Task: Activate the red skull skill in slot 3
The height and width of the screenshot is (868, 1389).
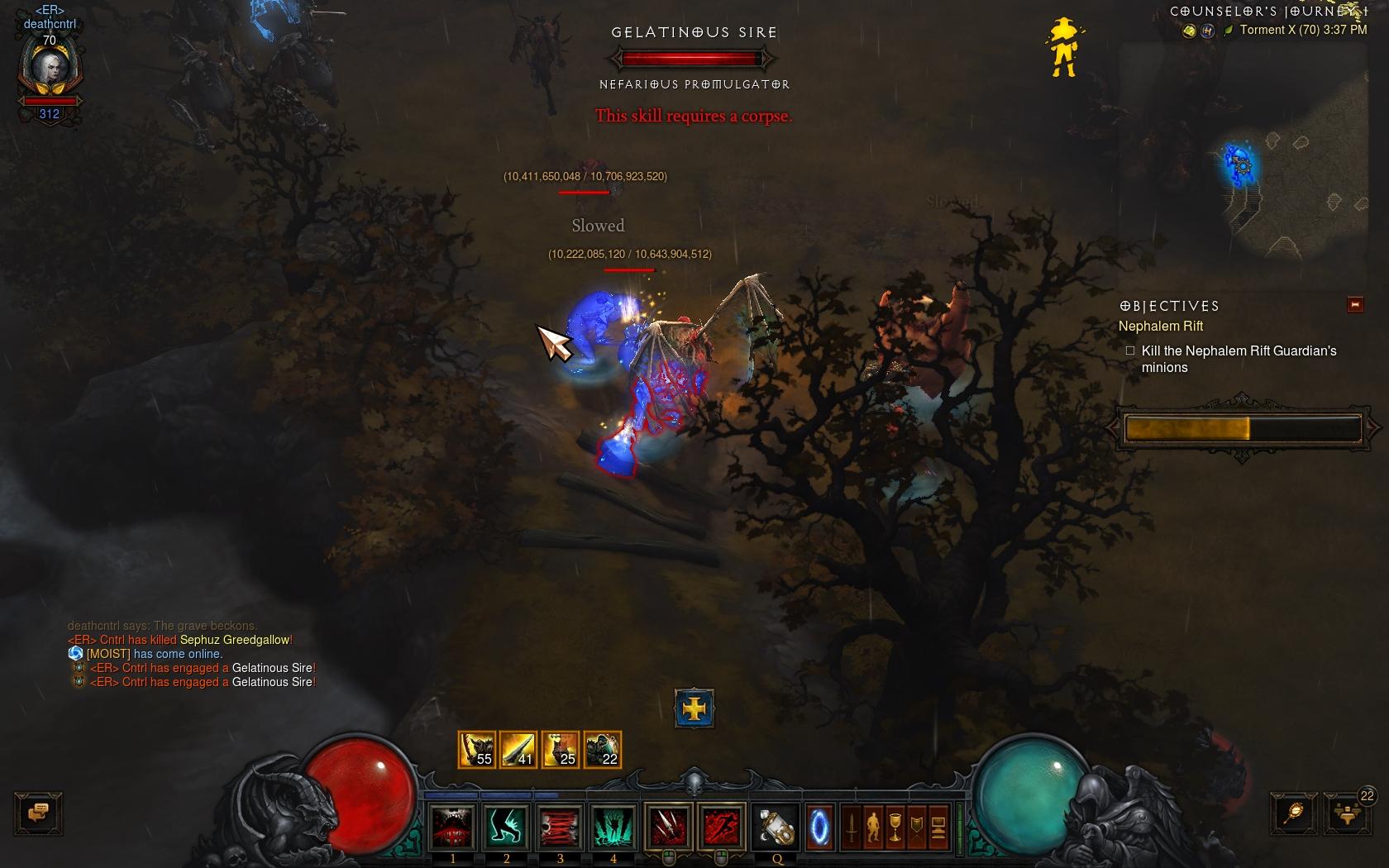Action: (x=560, y=826)
